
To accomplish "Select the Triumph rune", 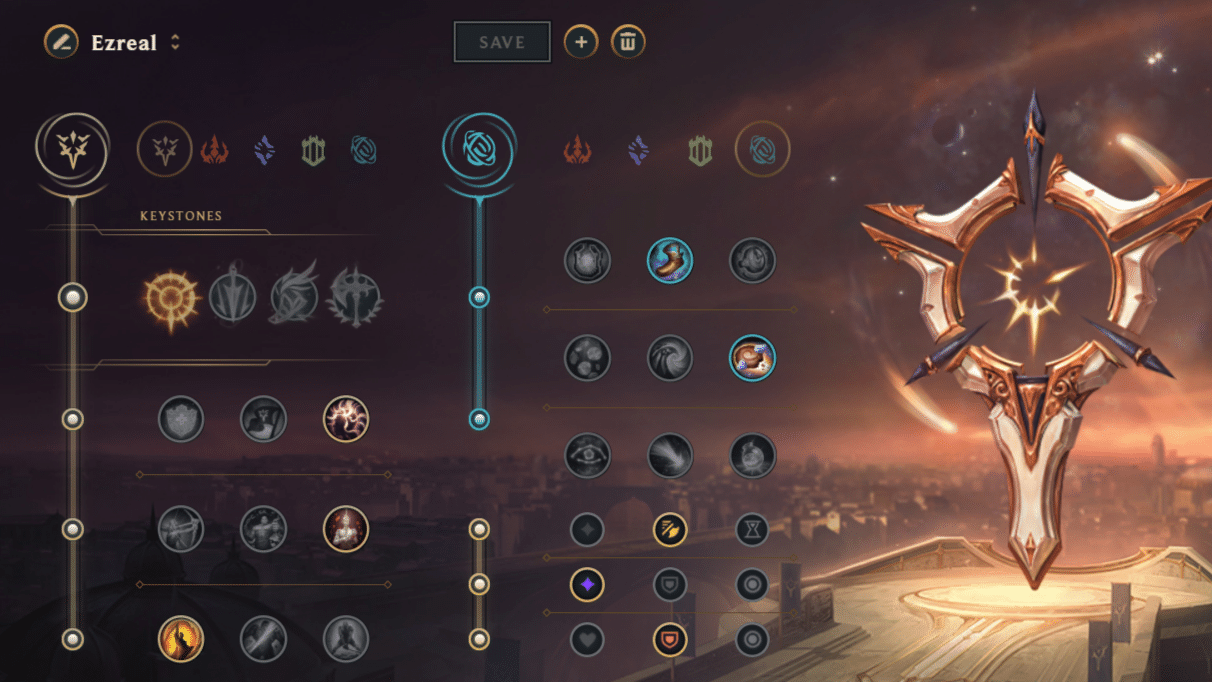I will coord(264,419).
